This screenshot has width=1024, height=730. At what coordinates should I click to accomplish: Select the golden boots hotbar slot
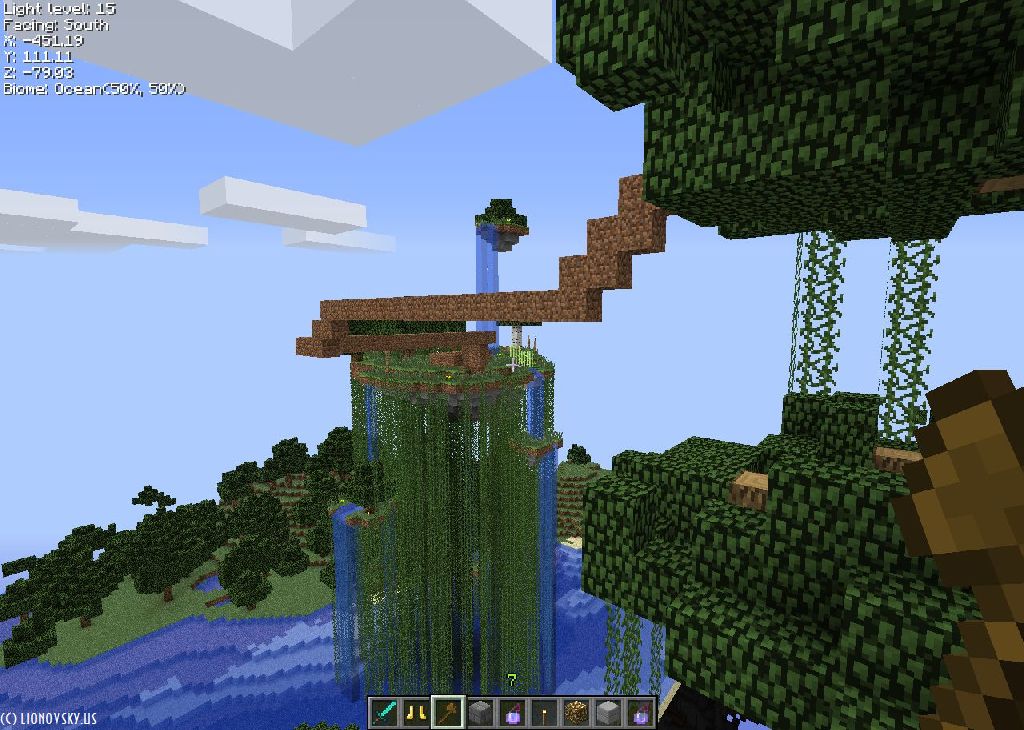pyautogui.click(x=416, y=713)
